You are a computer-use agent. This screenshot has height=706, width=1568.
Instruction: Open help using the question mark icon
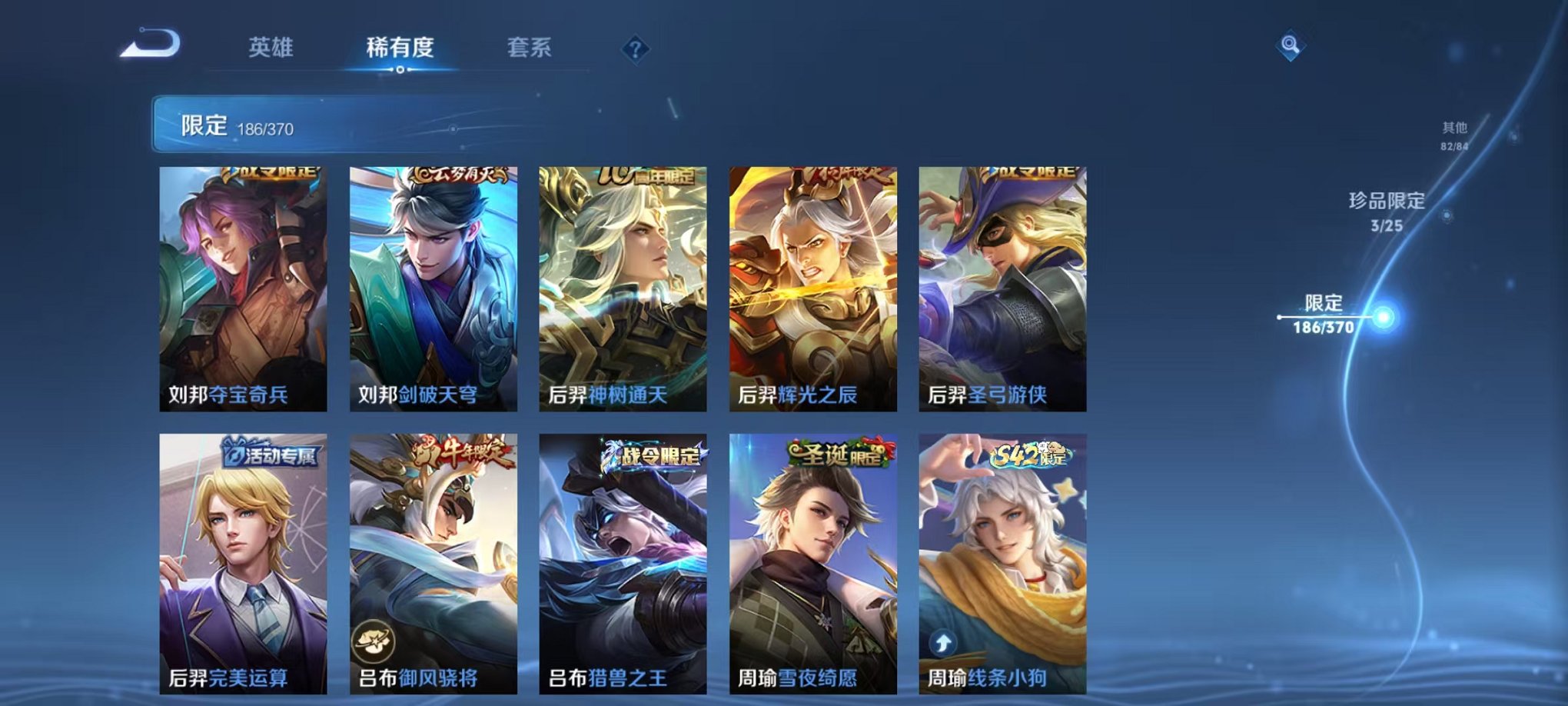click(634, 48)
